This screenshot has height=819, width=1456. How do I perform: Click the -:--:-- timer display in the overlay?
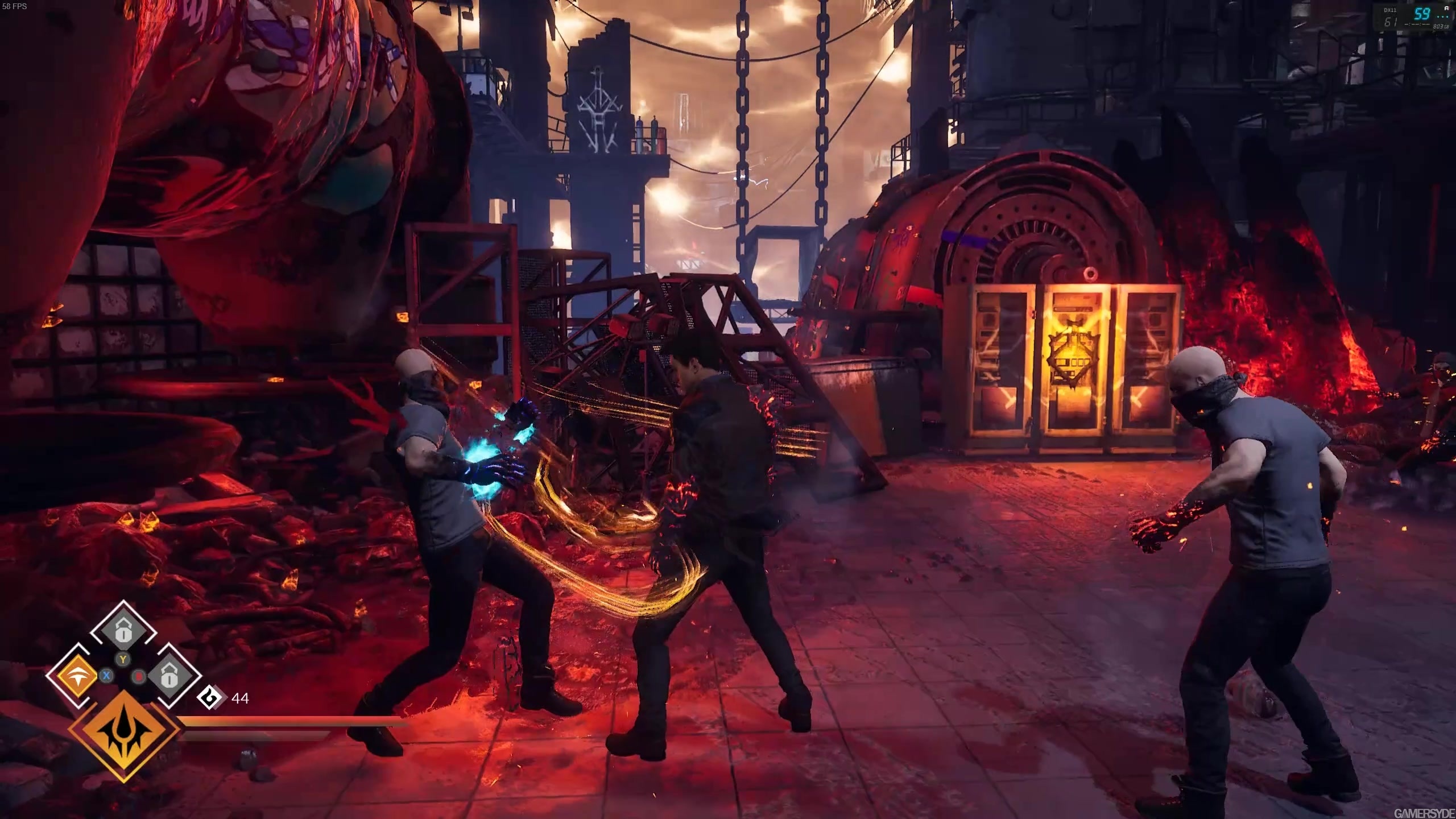pyautogui.click(x=1417, y=24)
